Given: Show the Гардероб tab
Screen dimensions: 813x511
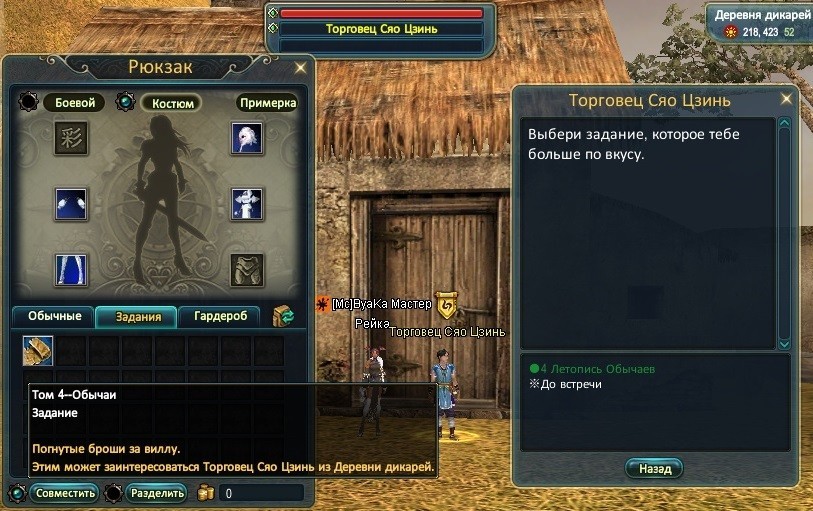Looking at the screenshot, I should point(219,317).
